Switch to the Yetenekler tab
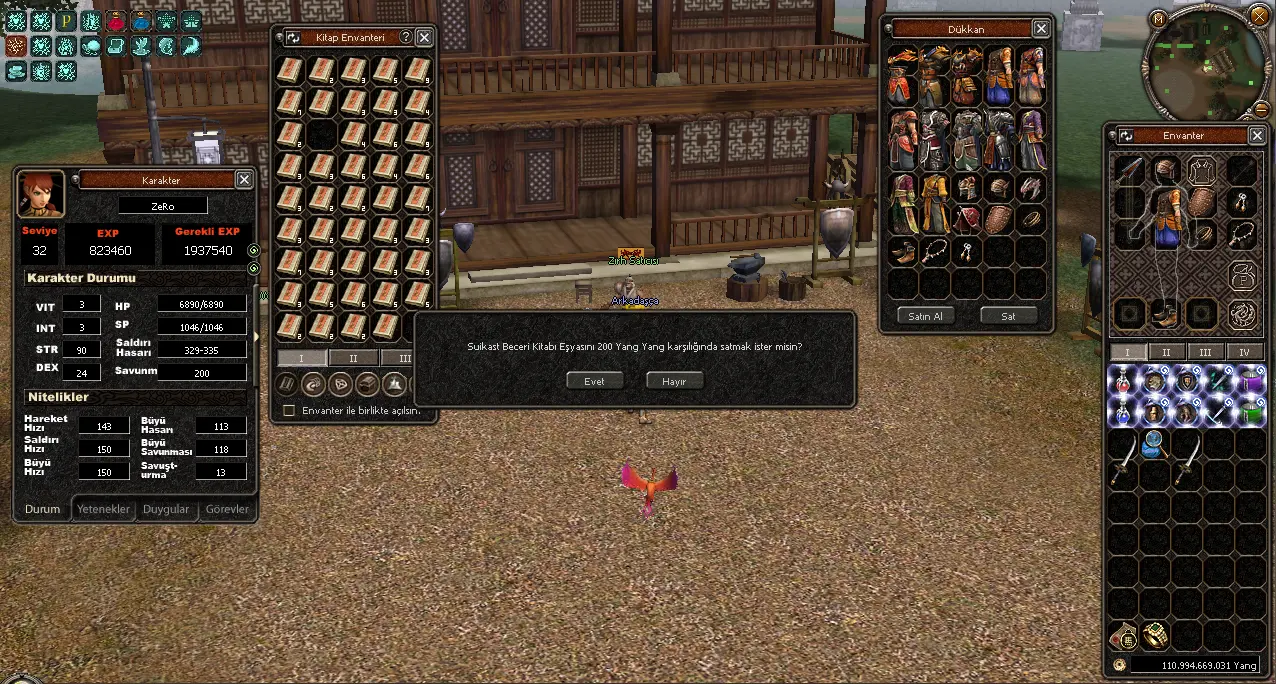This screenshot has width=1276, height=684. [x=104, y=509]
